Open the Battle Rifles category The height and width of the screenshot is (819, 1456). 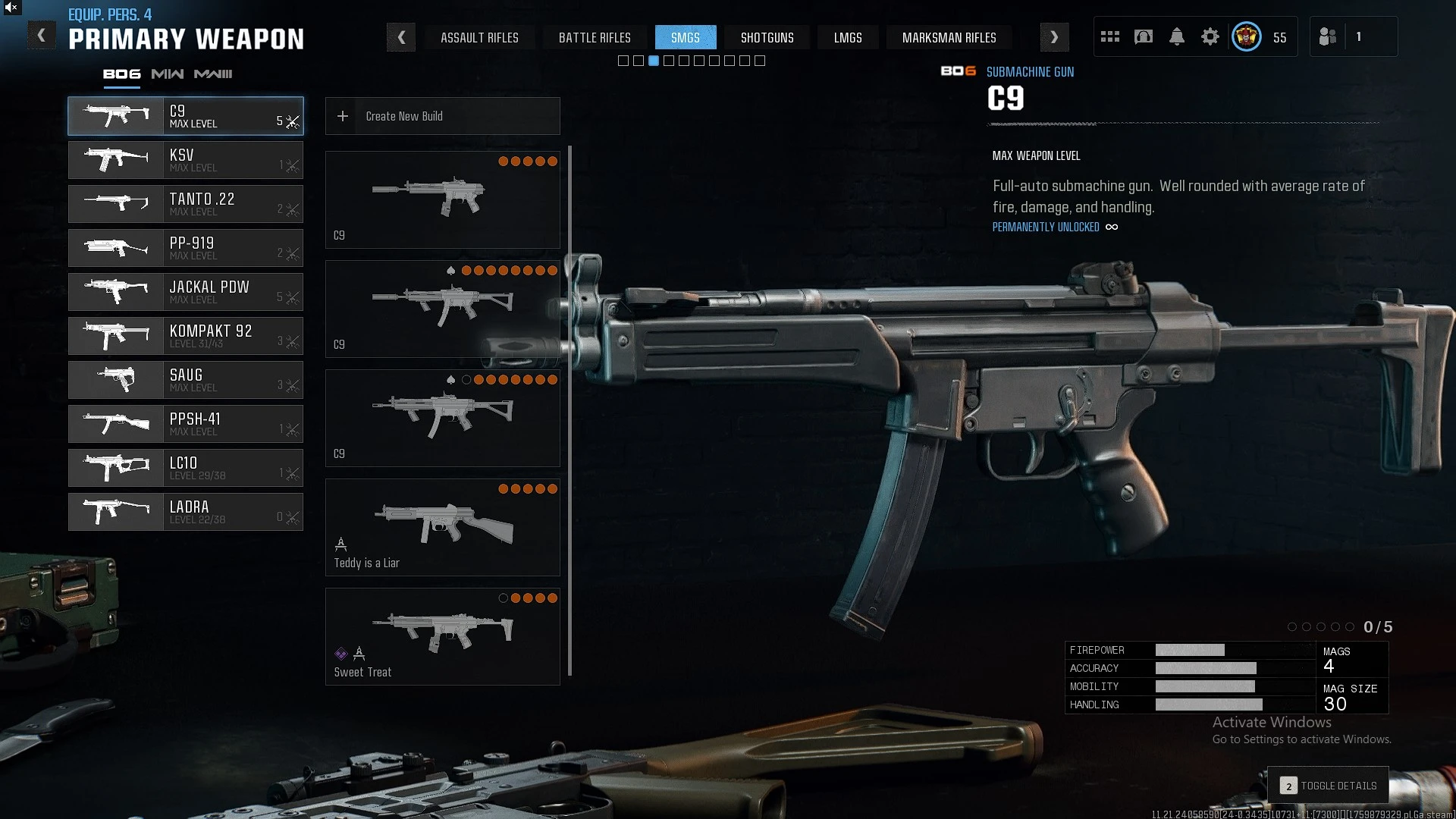point(595,38)
